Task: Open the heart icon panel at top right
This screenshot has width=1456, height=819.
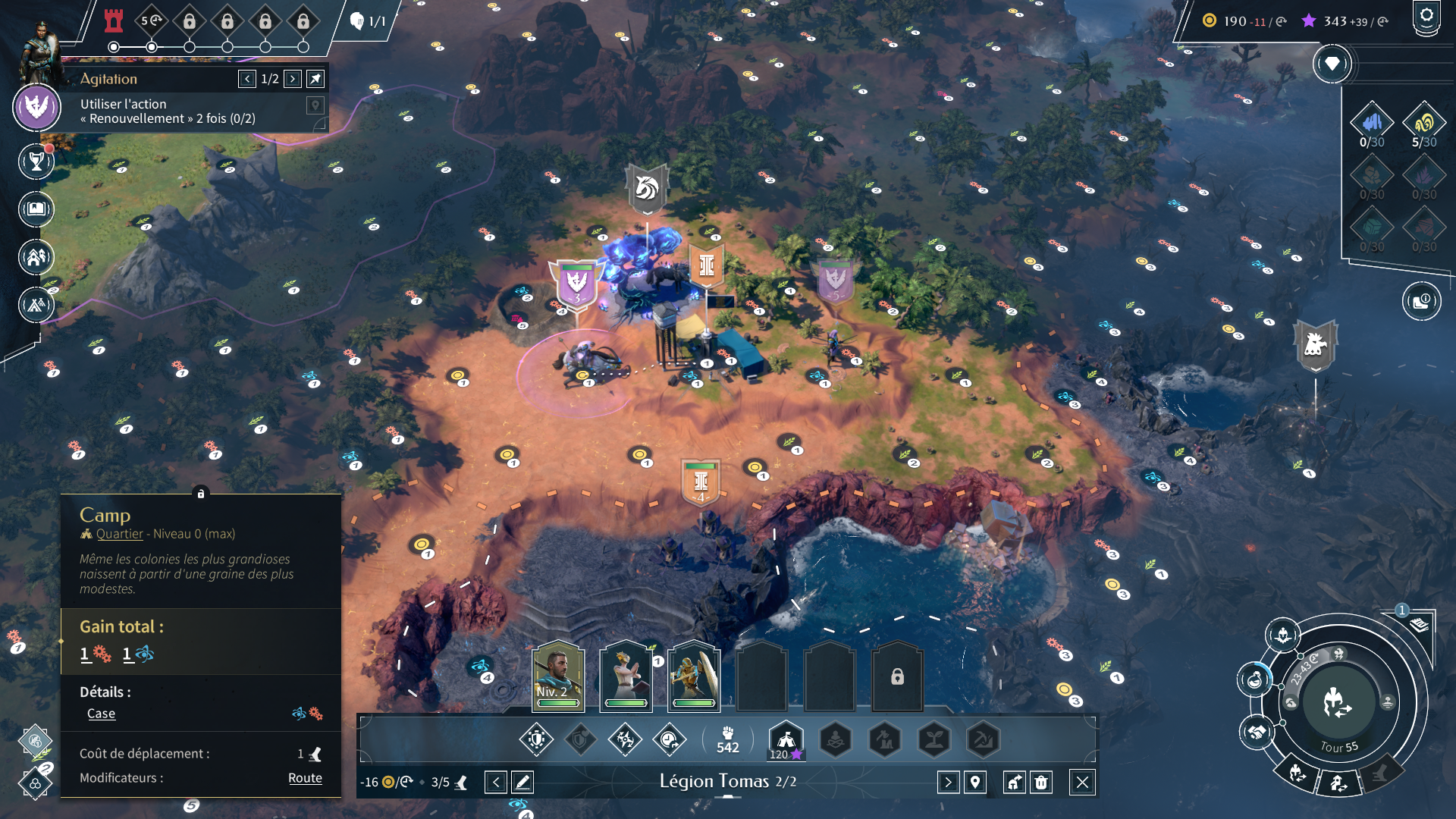Action: click(x=1332, y=64)
